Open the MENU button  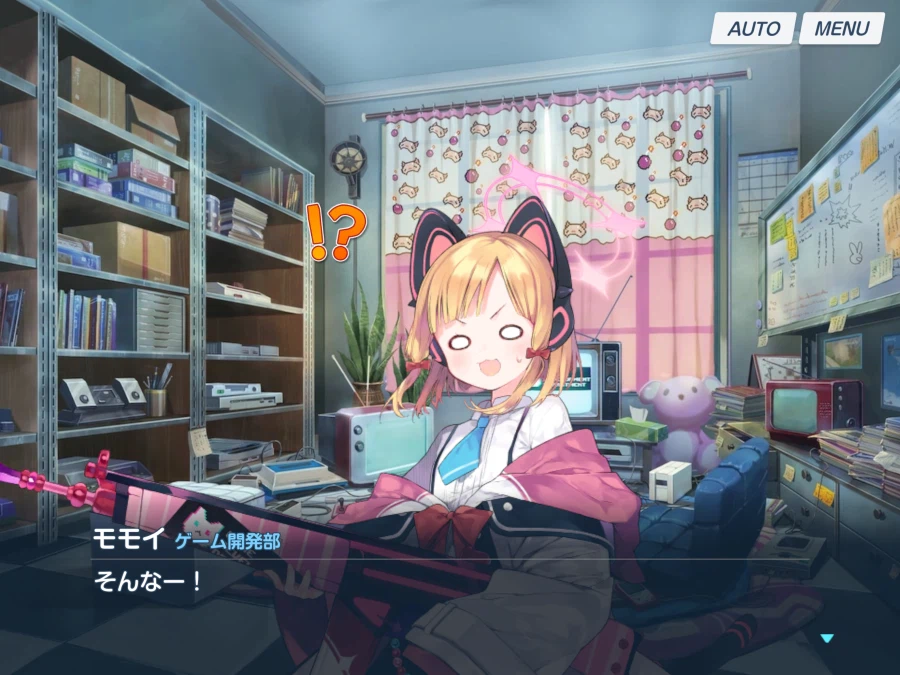[x=841, y=28]
